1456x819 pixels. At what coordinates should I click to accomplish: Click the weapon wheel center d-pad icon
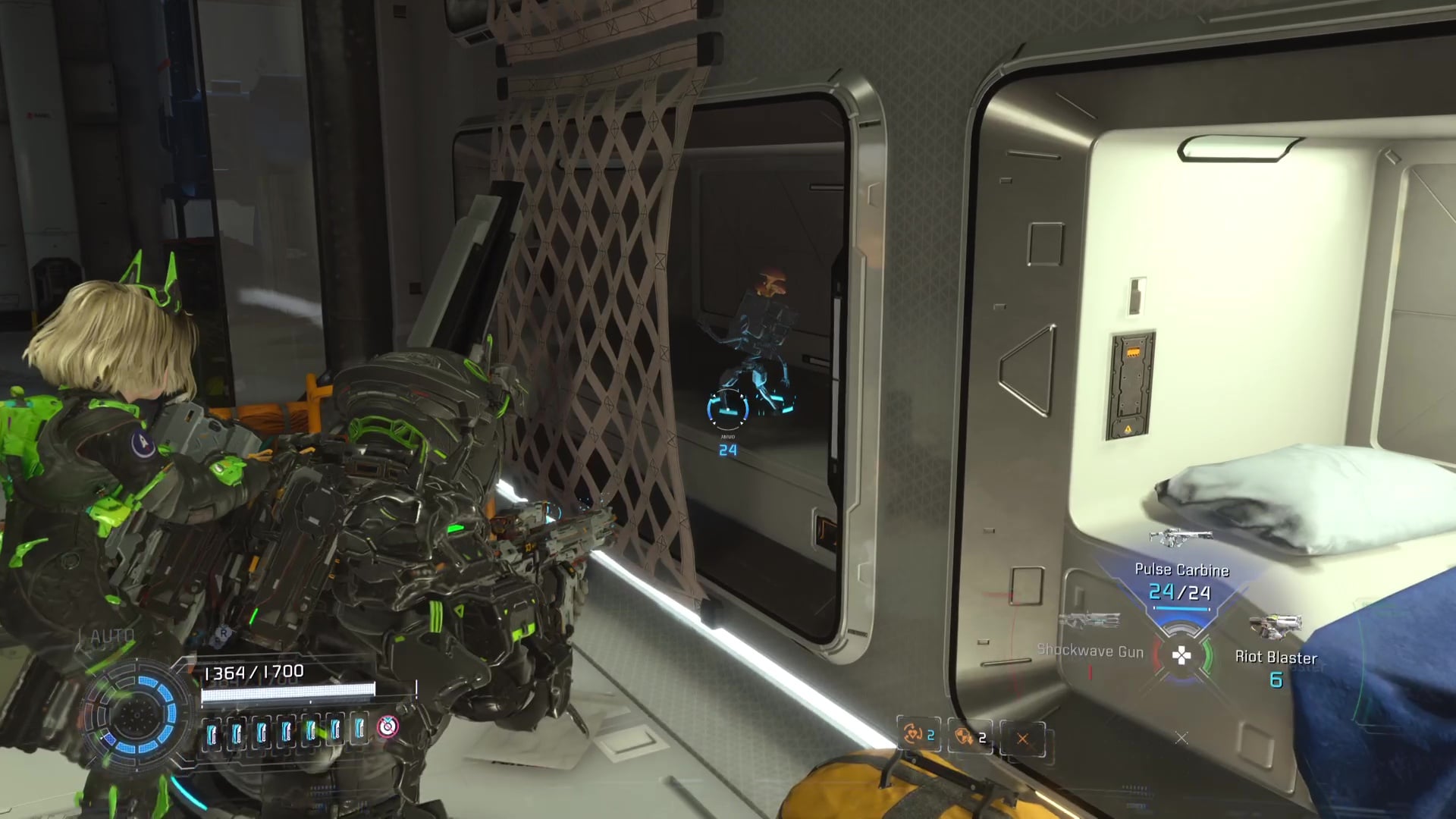point(1181,656)
